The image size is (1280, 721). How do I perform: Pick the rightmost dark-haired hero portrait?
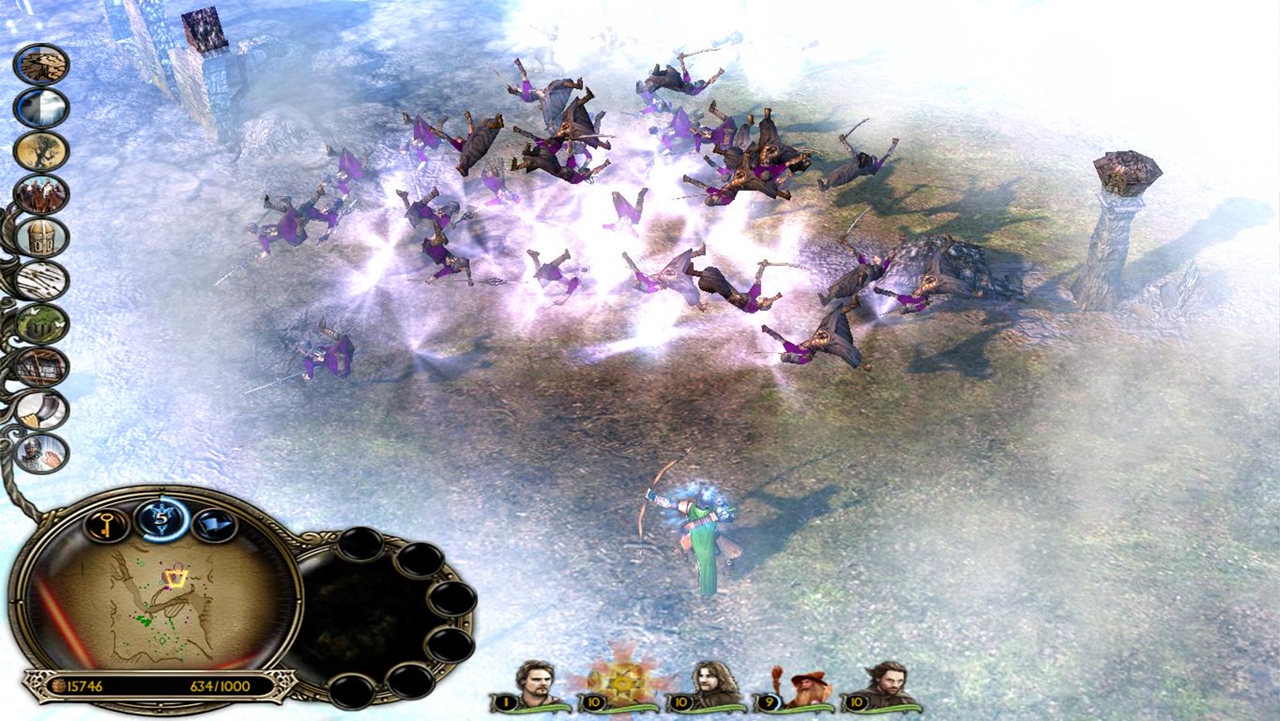[885, 686]
